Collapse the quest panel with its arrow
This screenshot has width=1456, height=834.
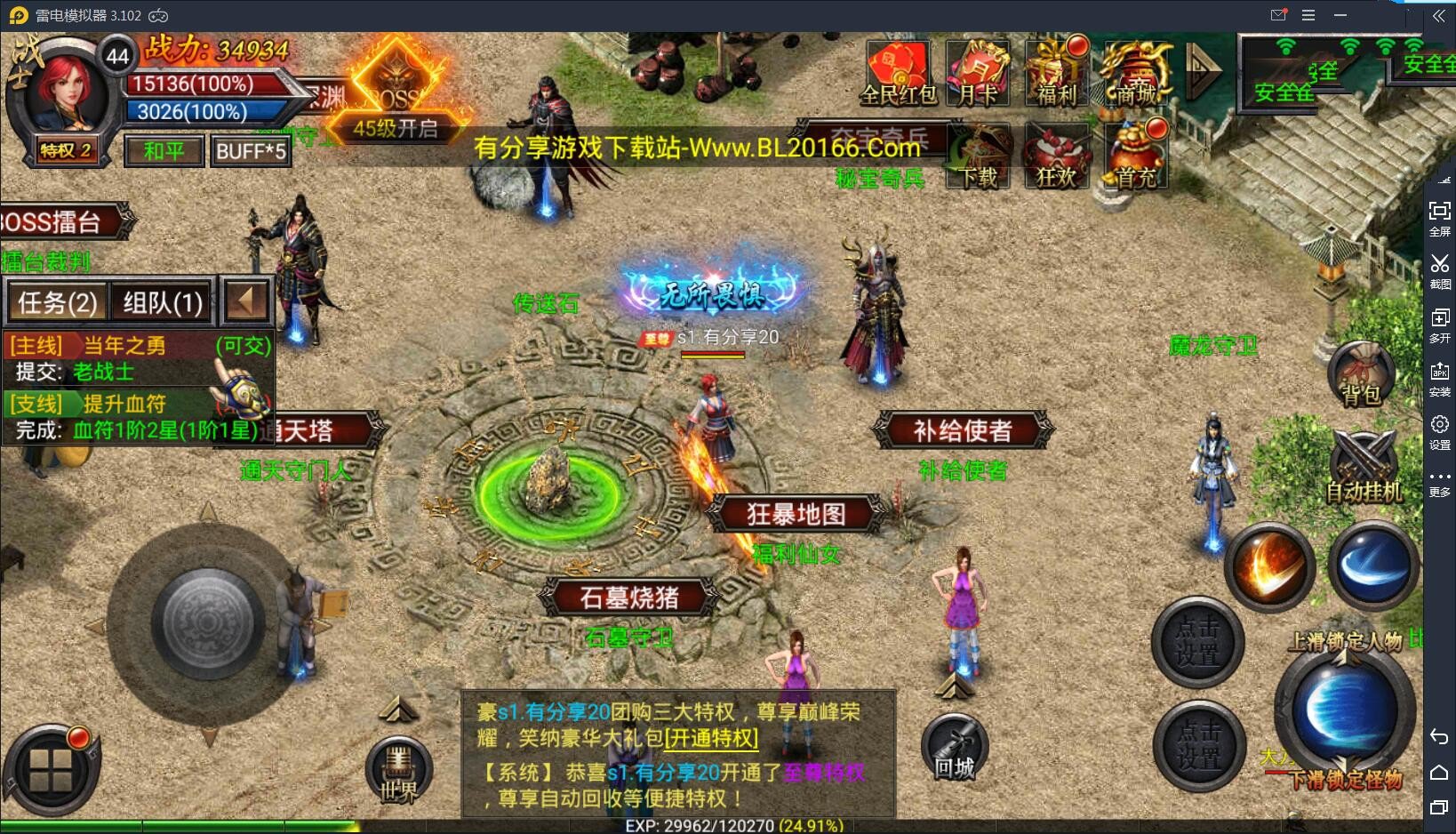pyautogui.click(x=246, y=302)
